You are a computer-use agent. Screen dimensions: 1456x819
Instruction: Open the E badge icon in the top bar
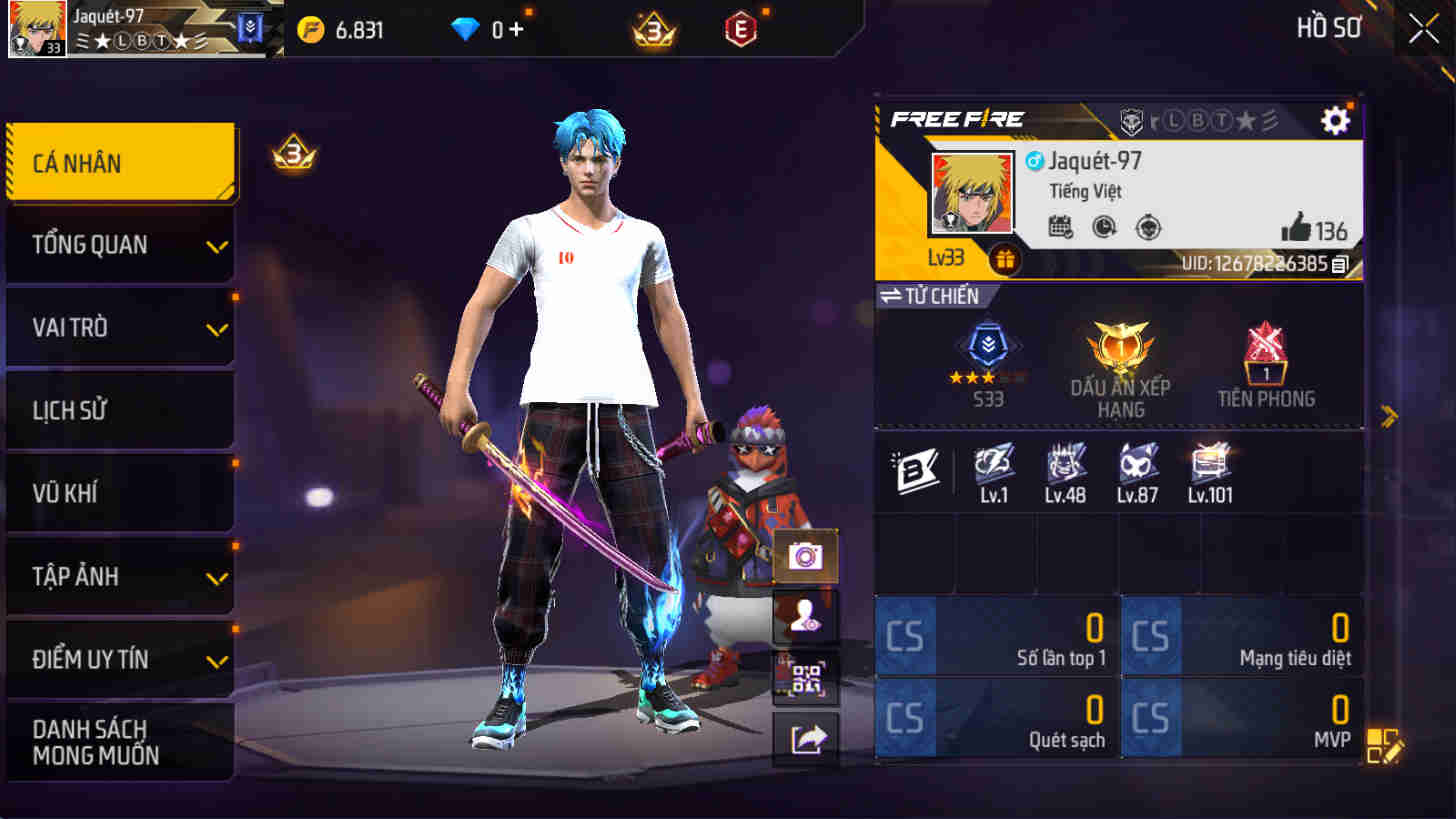point(742,29)
